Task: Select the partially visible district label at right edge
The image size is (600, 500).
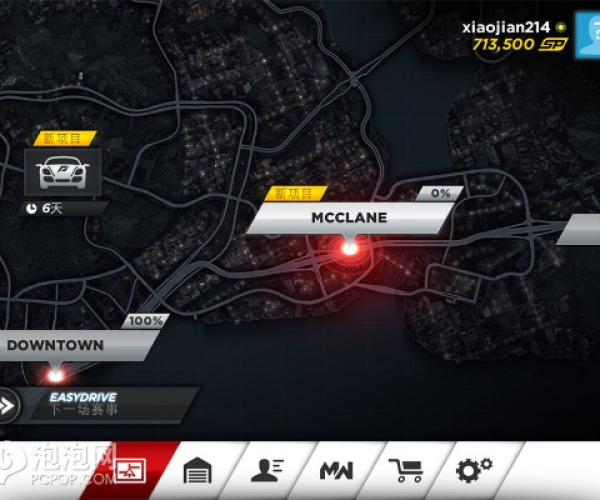Action: point(581,229)
